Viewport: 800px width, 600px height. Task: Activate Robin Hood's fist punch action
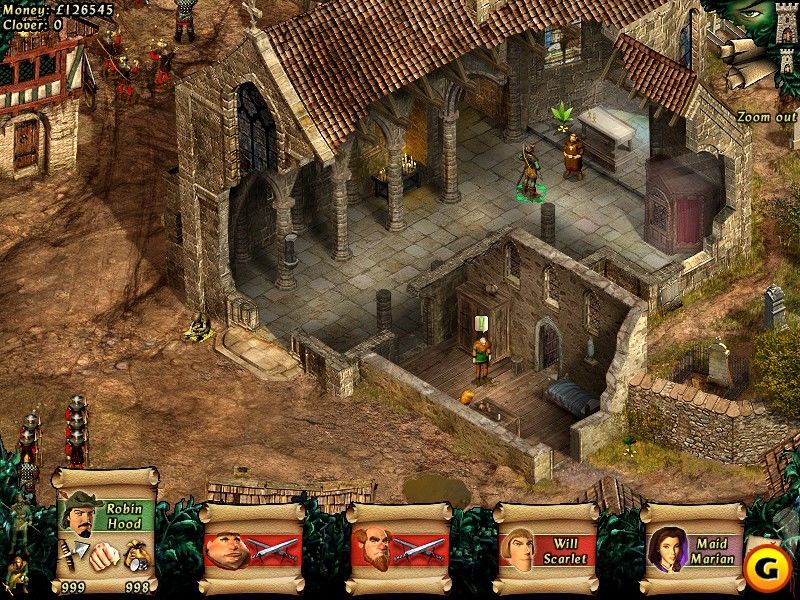[102, 555]
